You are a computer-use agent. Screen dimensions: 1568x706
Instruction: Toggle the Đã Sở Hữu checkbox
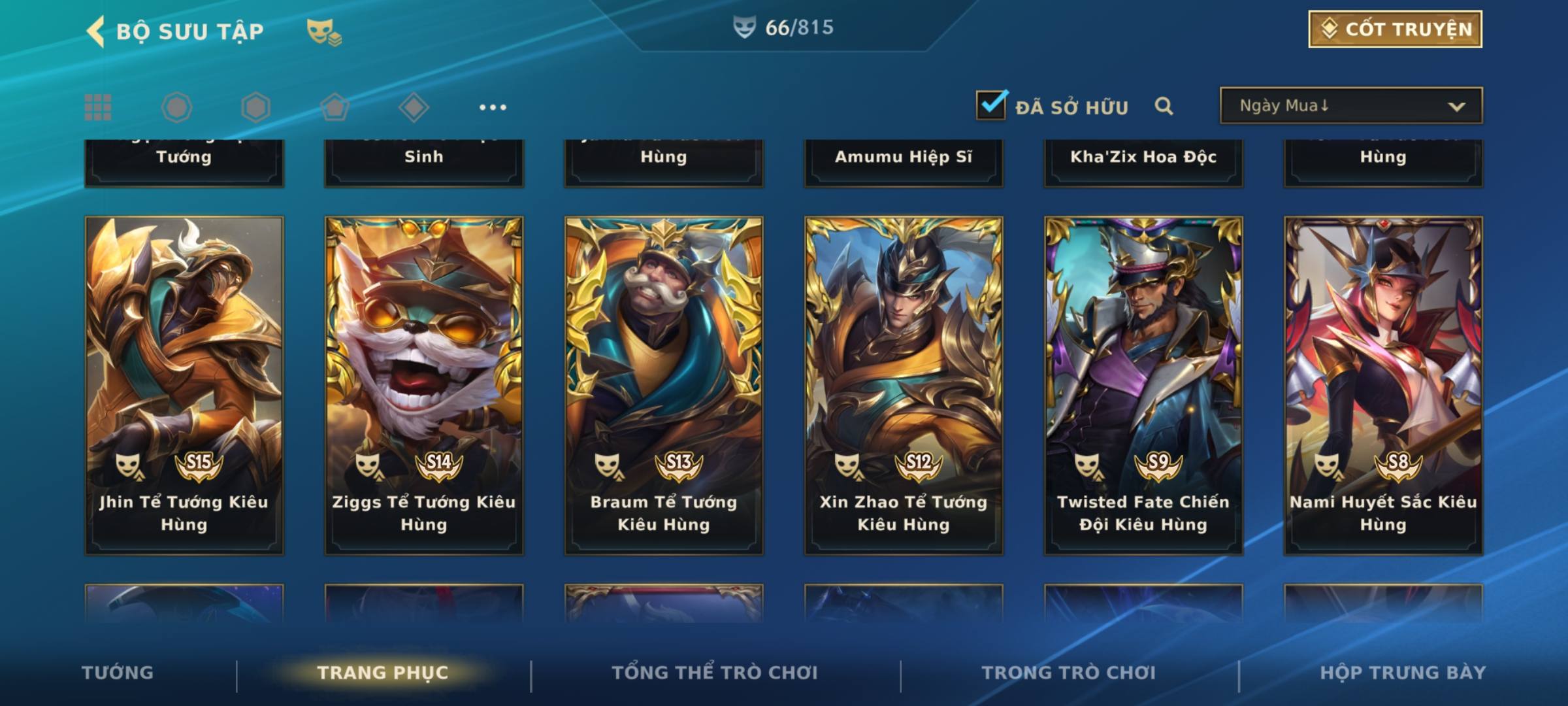[991, 105]
